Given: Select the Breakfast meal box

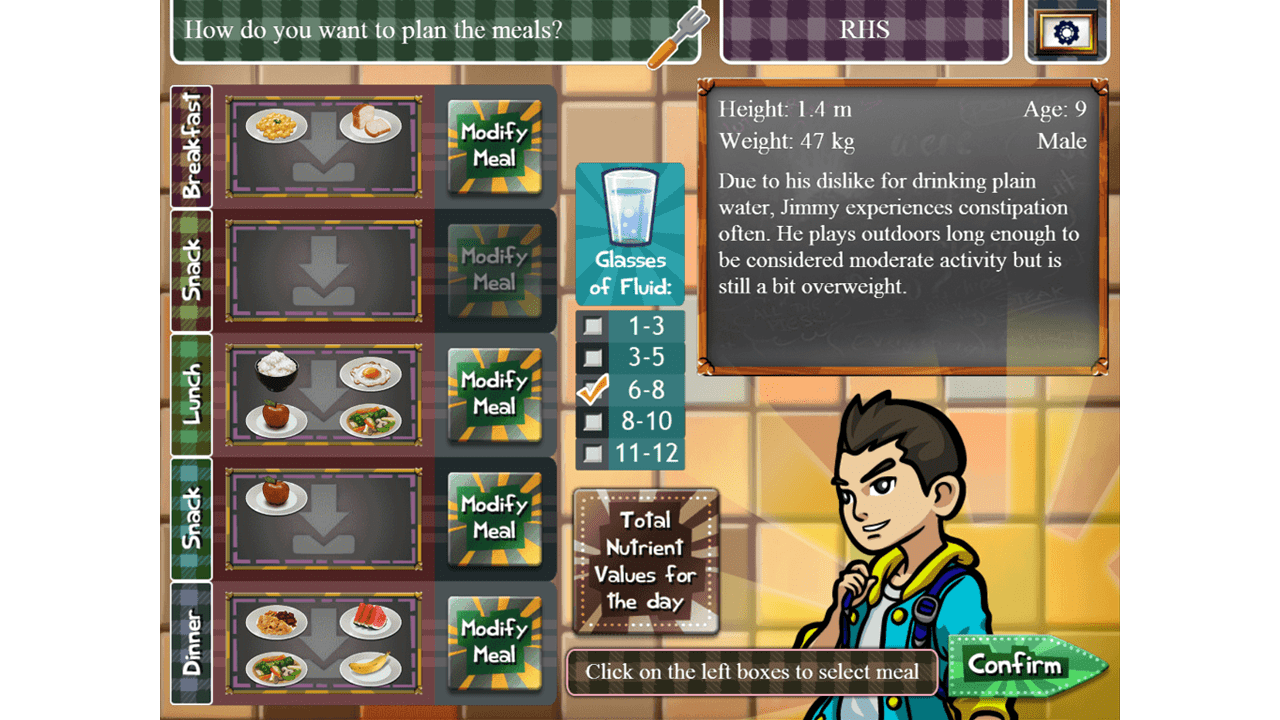Looking at the screenshot, I should coord(323,146).
